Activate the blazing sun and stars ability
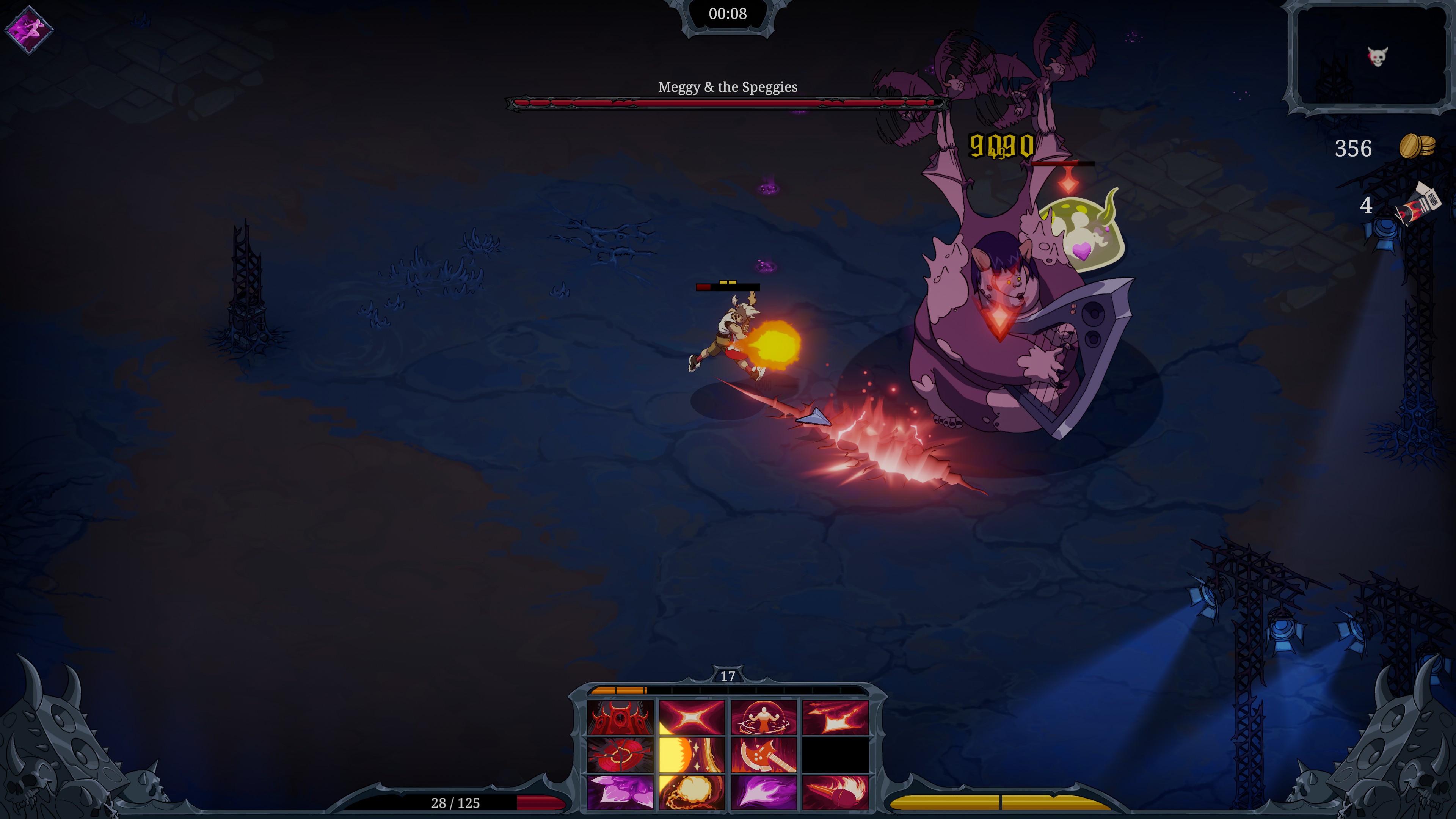 (x=692, y=755)
